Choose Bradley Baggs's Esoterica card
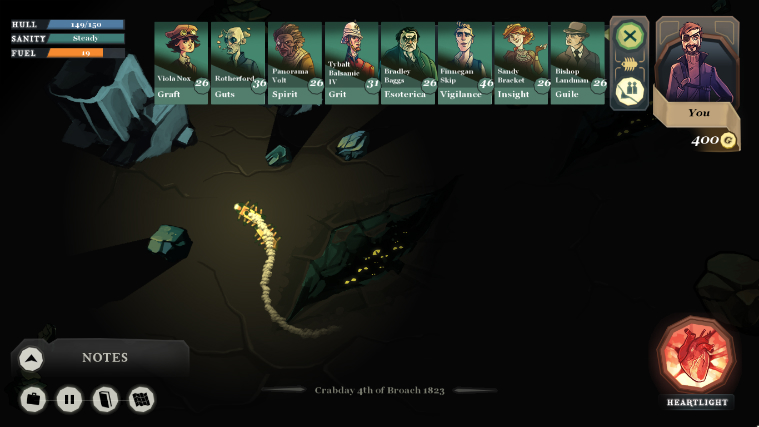 point(407,62)
